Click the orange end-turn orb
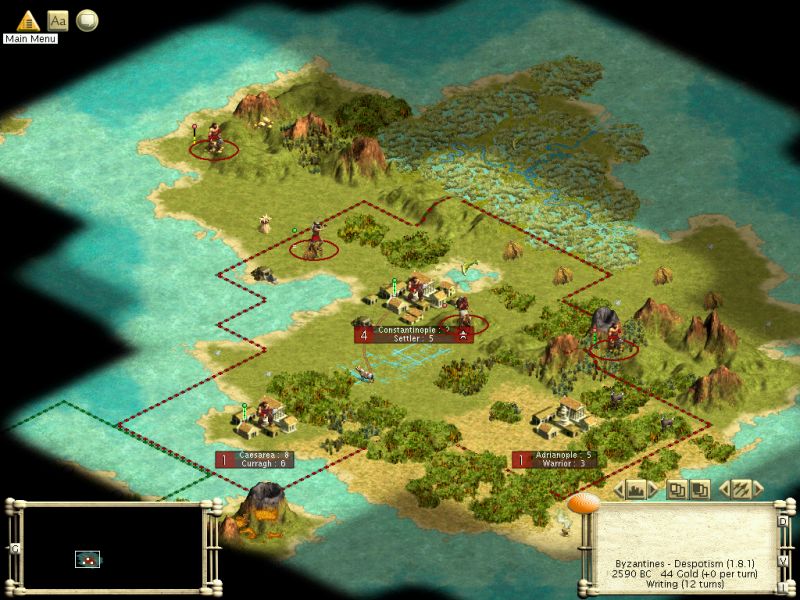 coord(582,501)
